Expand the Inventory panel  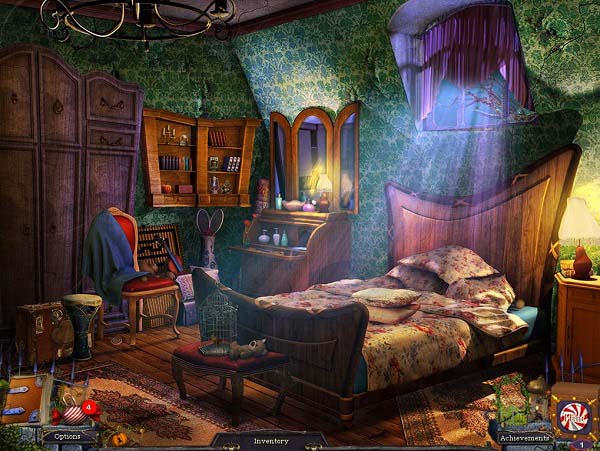click(270, 440)
